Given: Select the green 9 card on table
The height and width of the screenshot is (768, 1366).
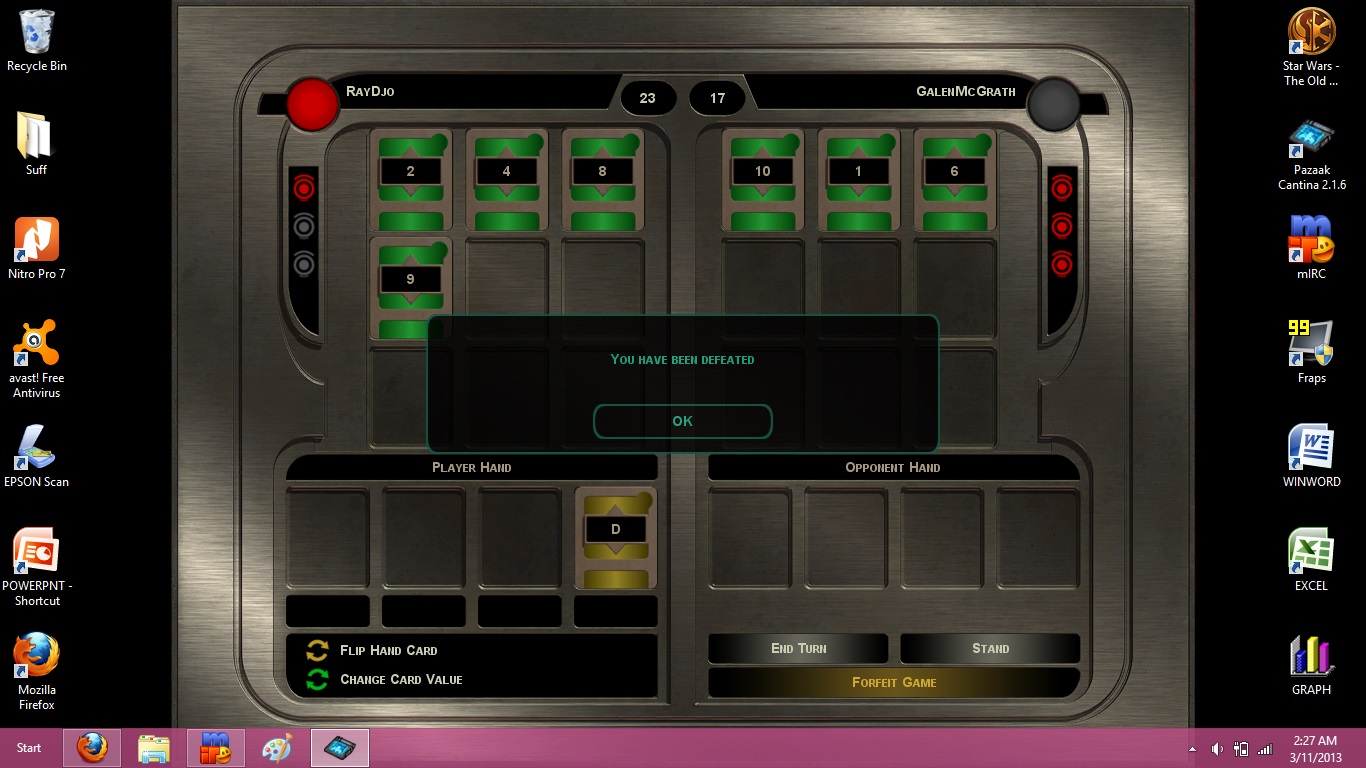Looking at the screenshot, I should (410, 287).
